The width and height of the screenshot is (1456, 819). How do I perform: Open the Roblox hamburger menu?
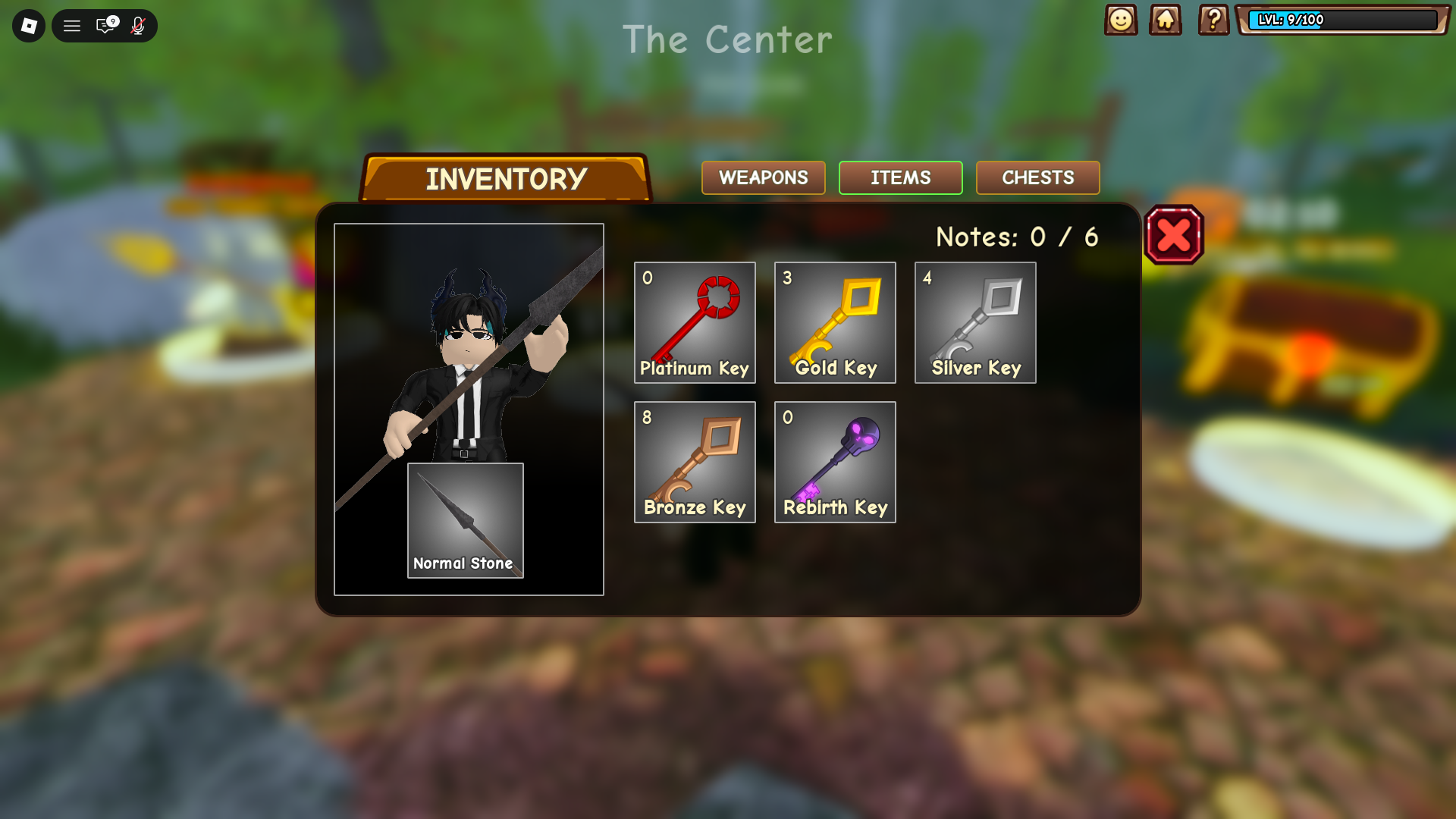tap(72, 26)
